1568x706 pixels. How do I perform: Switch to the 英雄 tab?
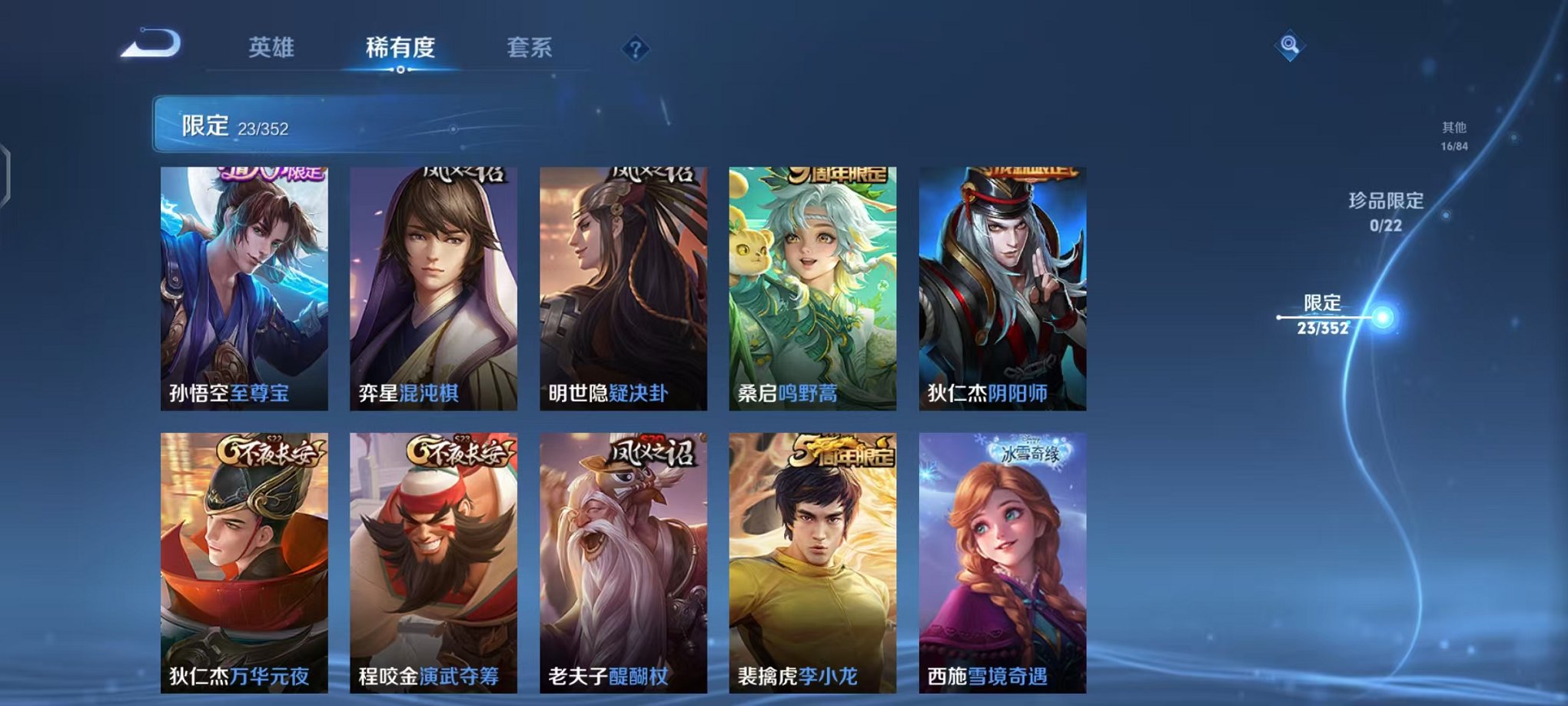coord(273,48)
